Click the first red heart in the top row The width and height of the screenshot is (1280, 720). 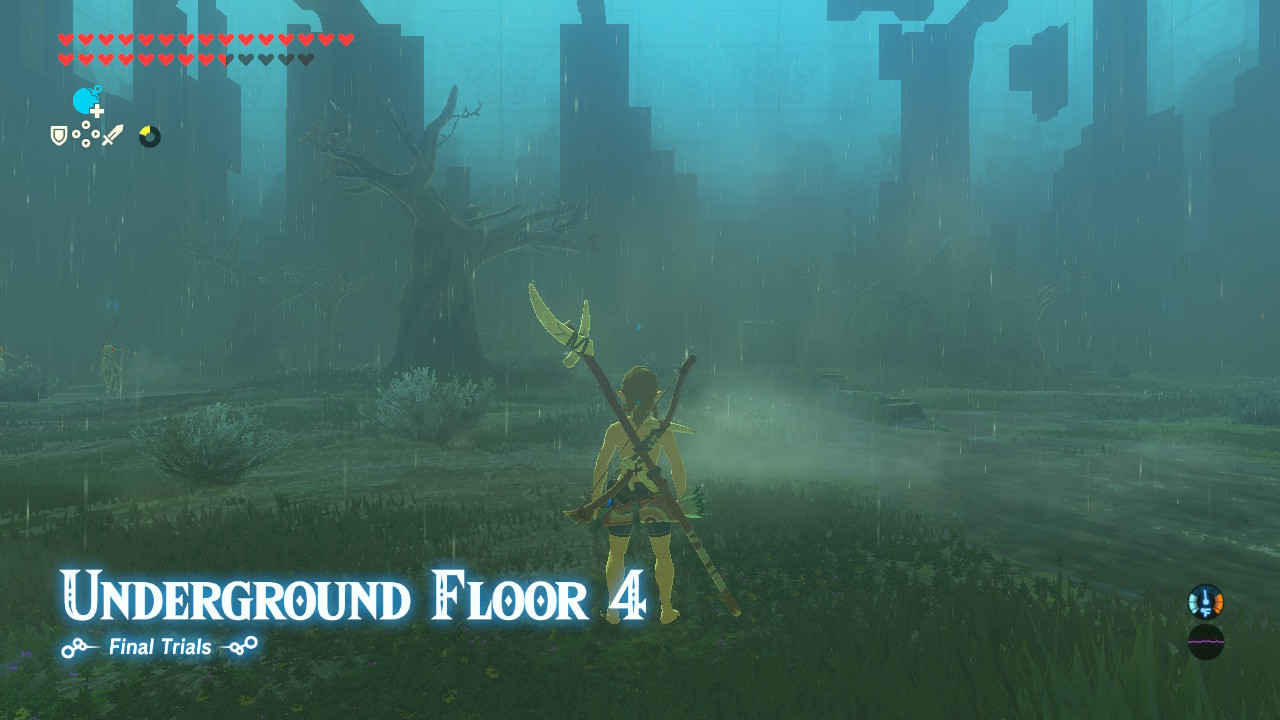66,38
